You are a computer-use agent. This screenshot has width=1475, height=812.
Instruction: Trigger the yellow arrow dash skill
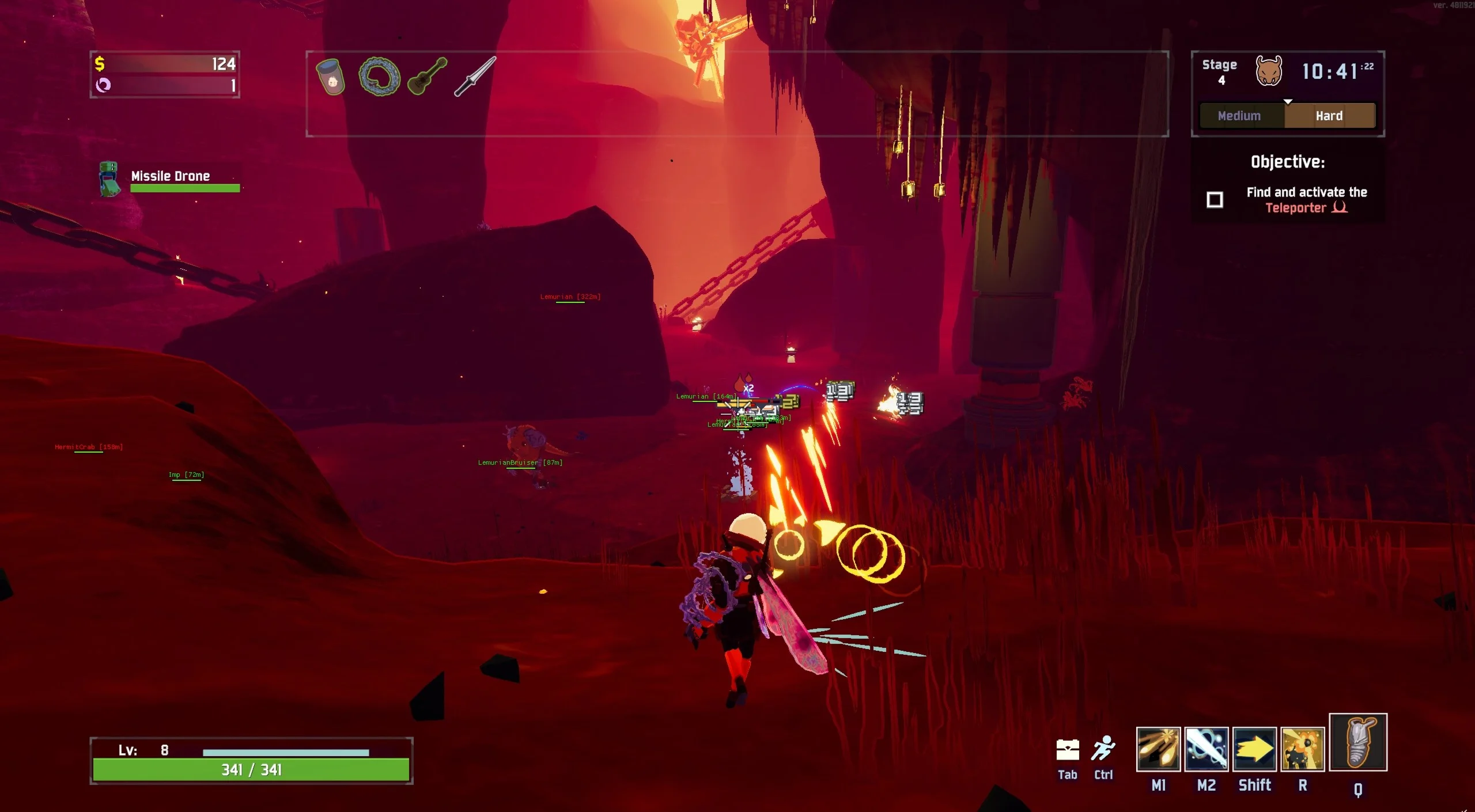coord(1254,749)
